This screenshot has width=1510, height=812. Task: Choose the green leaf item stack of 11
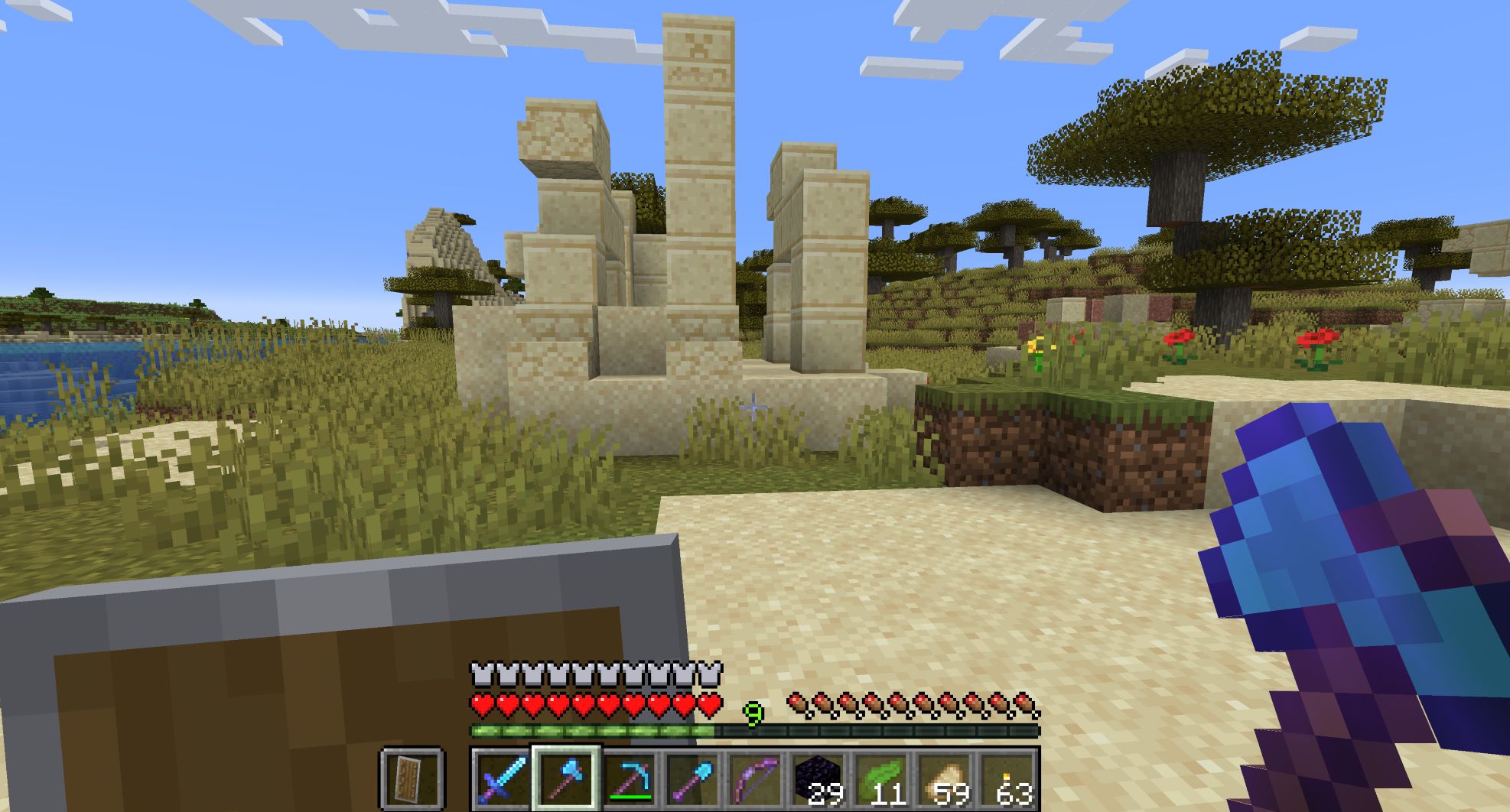pyautogui.click(x=883, y=780)
